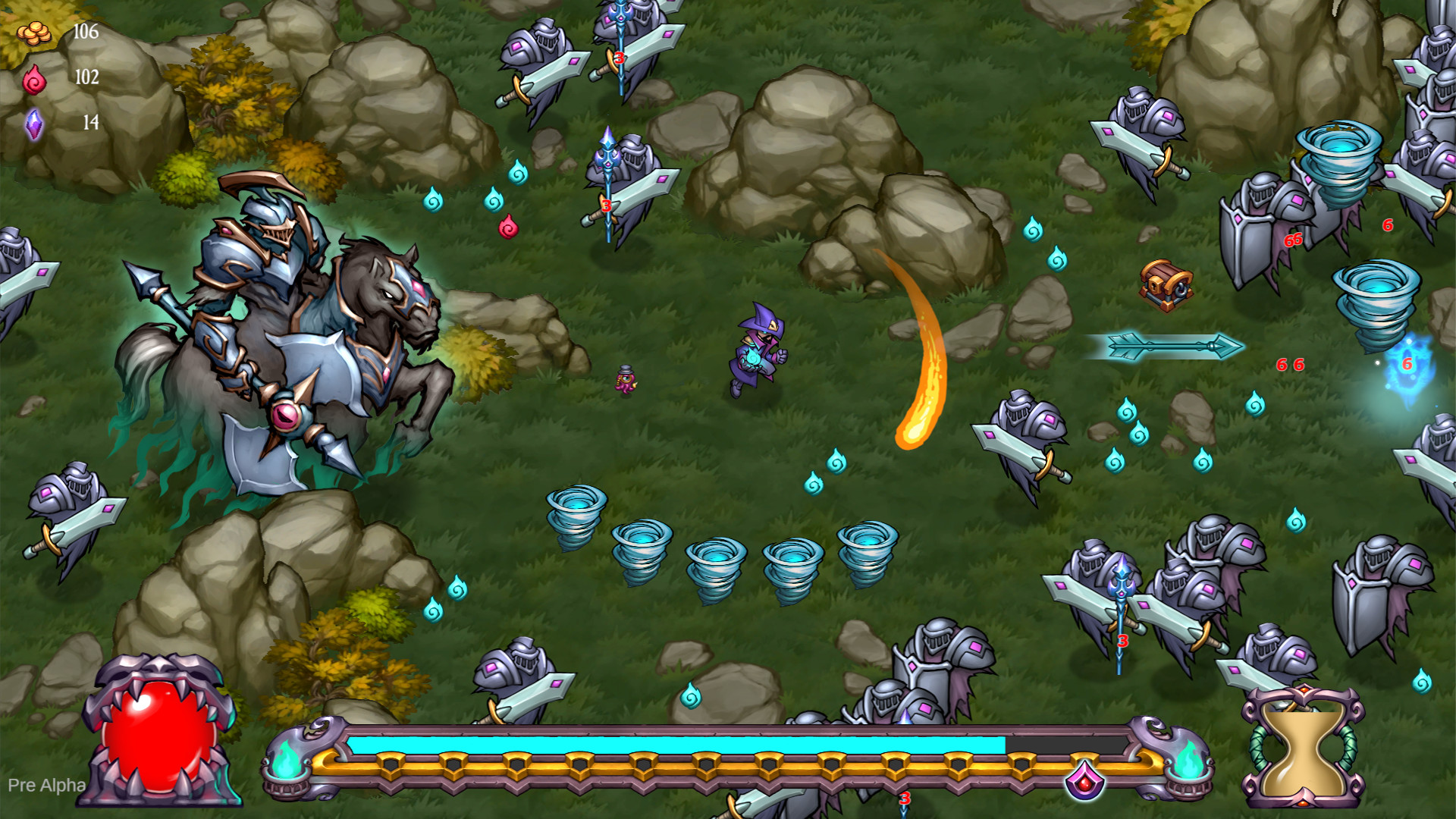The image size is (1456, 819).
Task: Click the gold coins currency icon
Action: click(x=33, y=32)
